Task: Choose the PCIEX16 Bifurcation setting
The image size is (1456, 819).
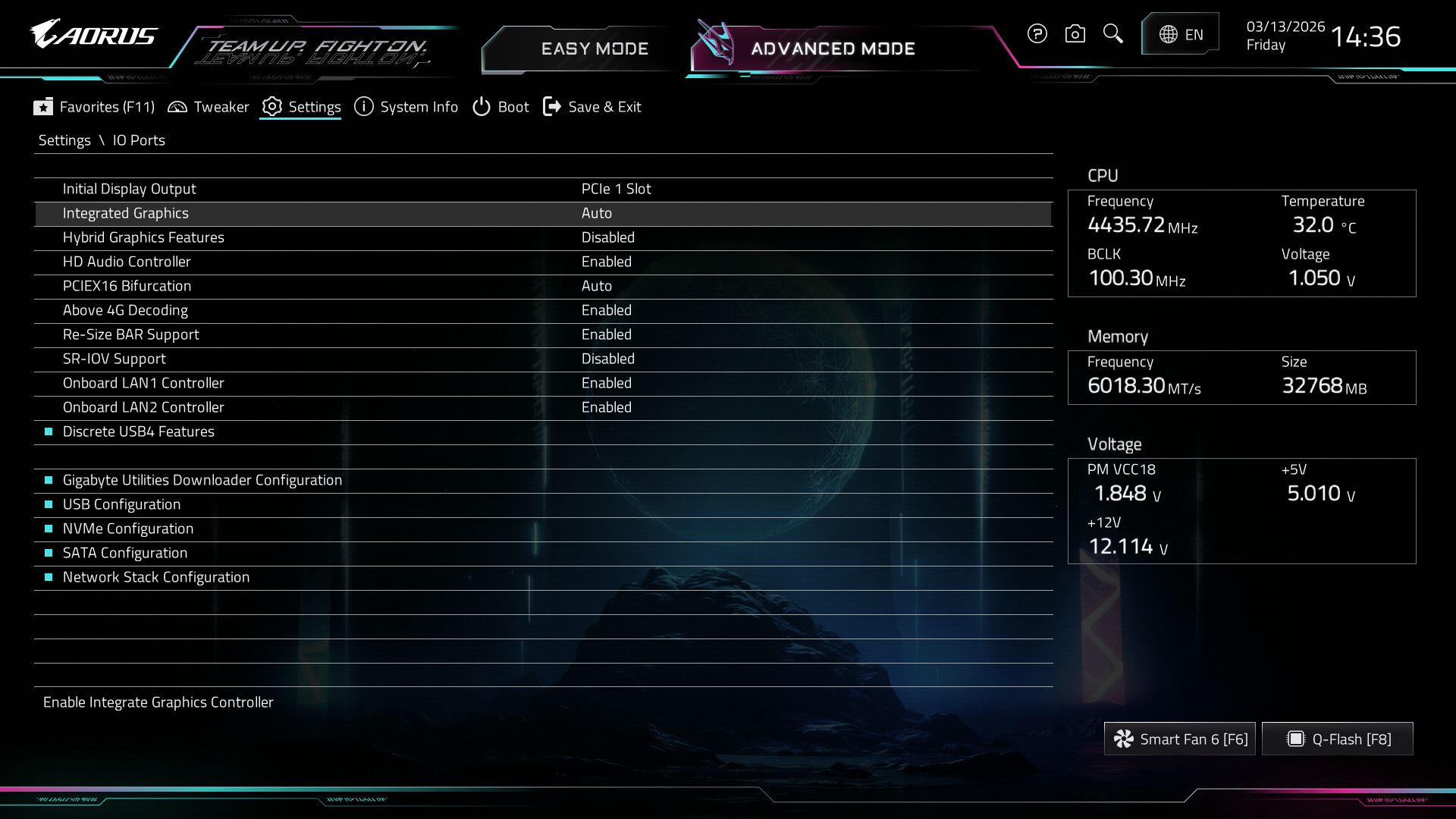Action: point(127,286)
